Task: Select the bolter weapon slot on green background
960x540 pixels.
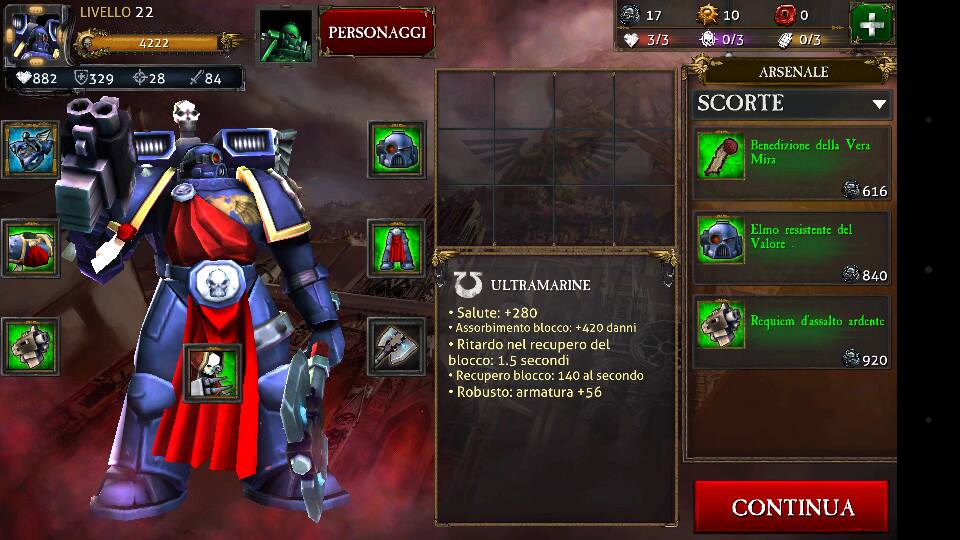Action: (30, 346)
